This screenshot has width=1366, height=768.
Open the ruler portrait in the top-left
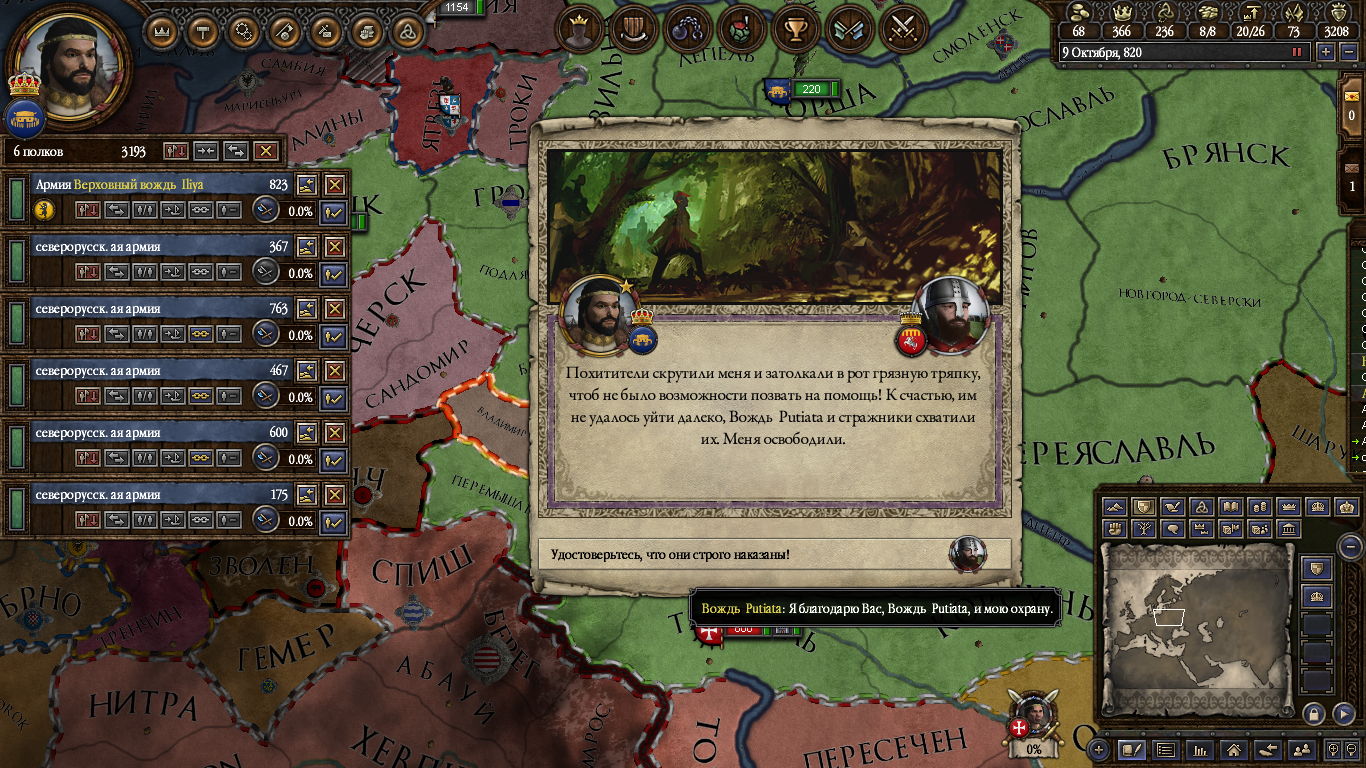pyautogui.click(x=68, y=63)
